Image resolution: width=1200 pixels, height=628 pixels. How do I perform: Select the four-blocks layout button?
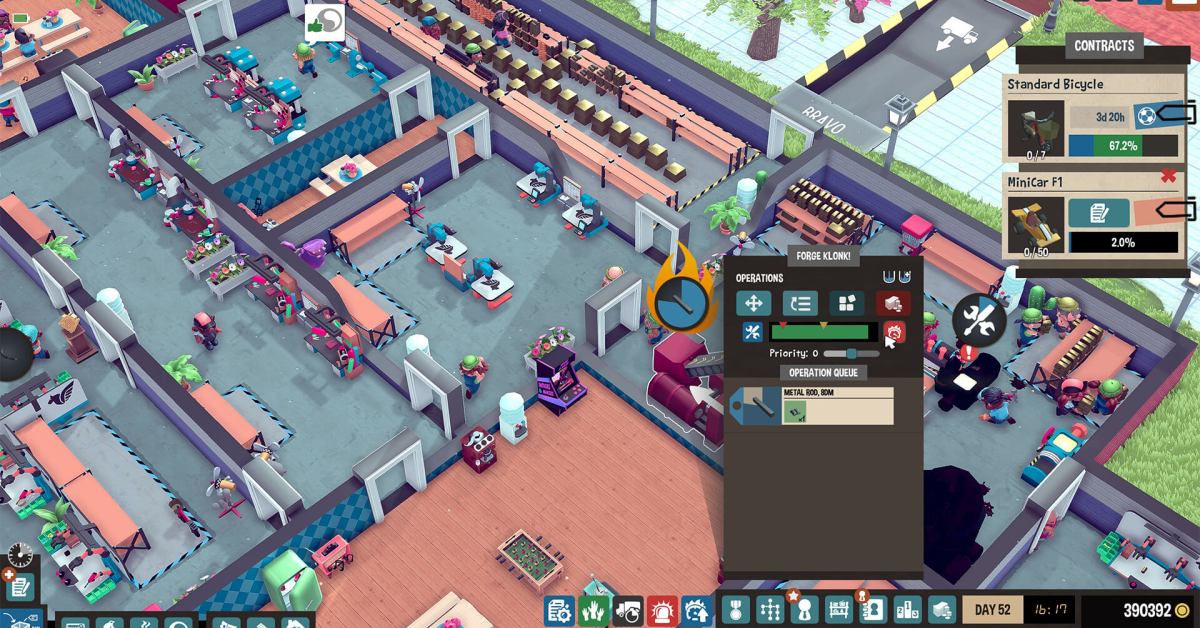click(846, 303)
